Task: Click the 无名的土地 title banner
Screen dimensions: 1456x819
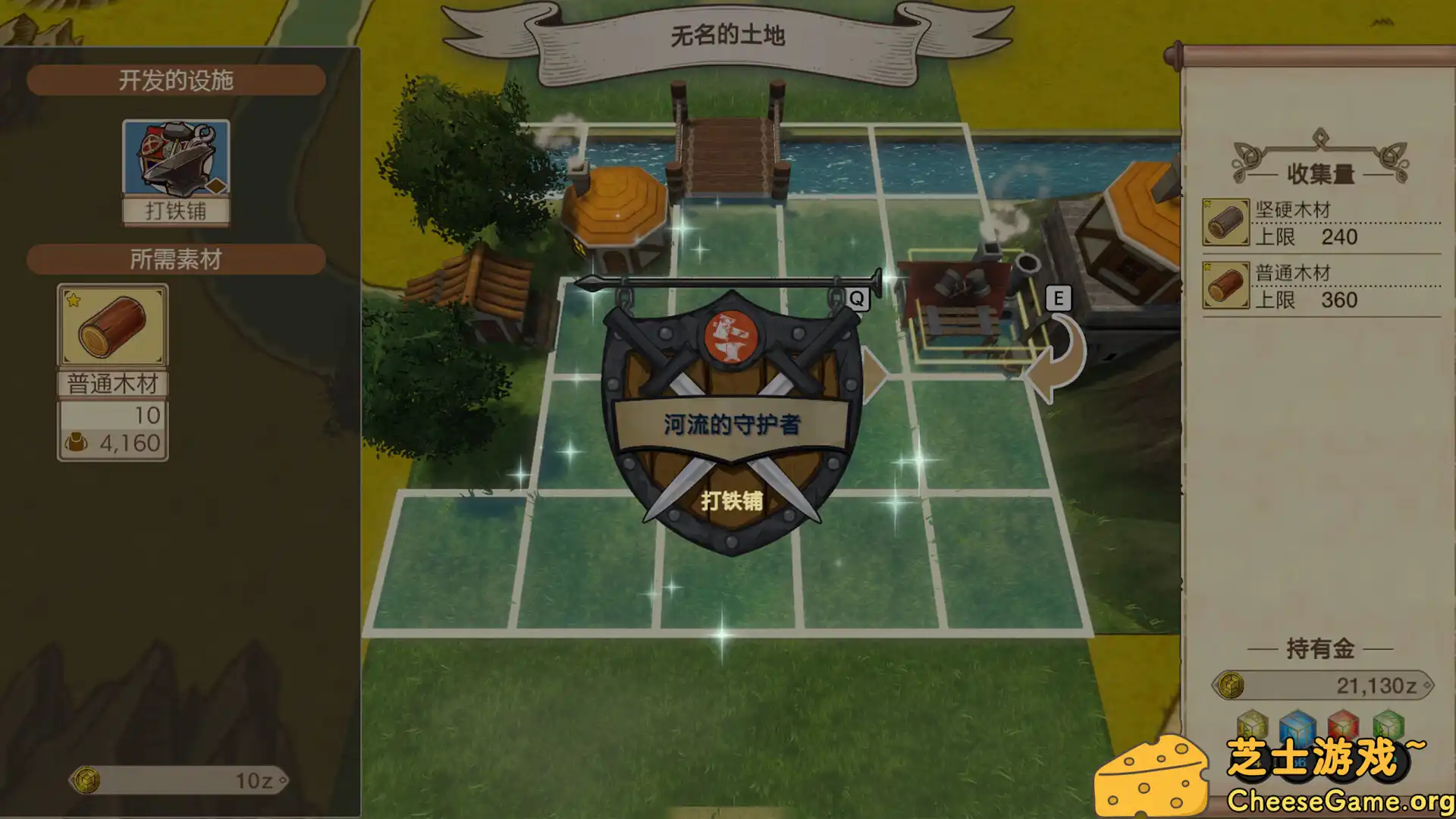Action: click(728, 33)
